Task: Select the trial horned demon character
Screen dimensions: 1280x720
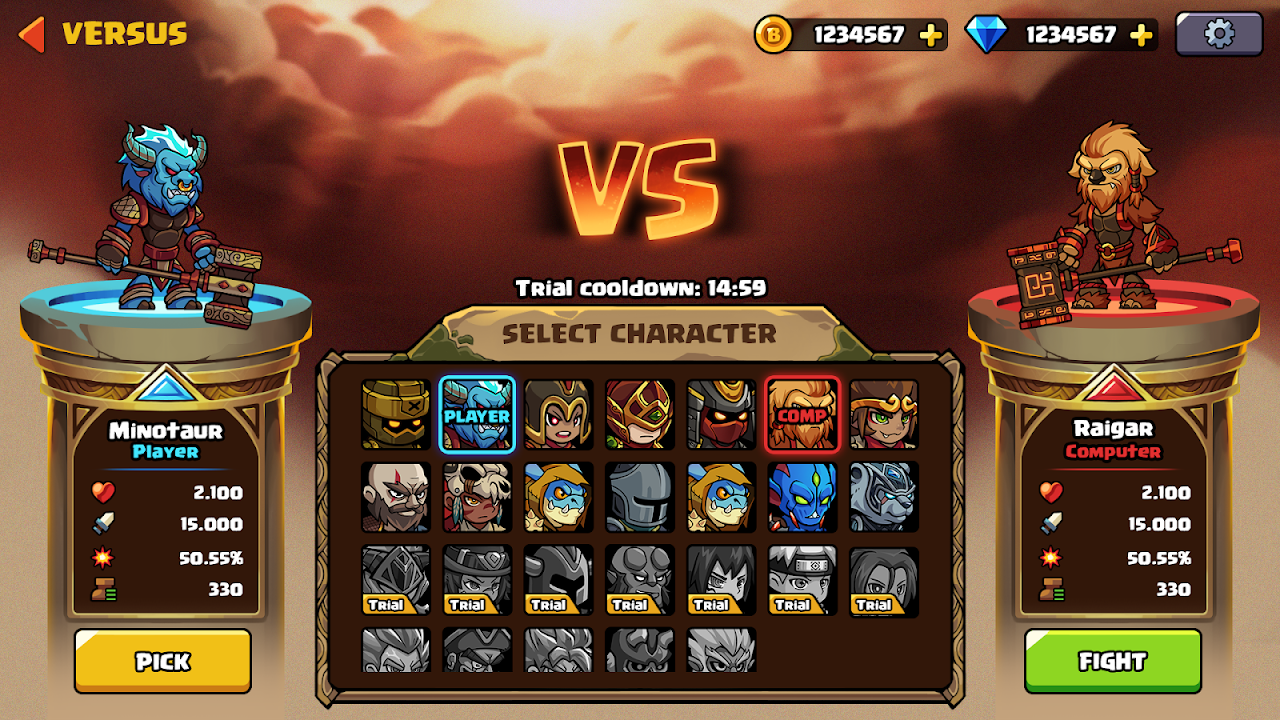Action: [x=640, y=580]
